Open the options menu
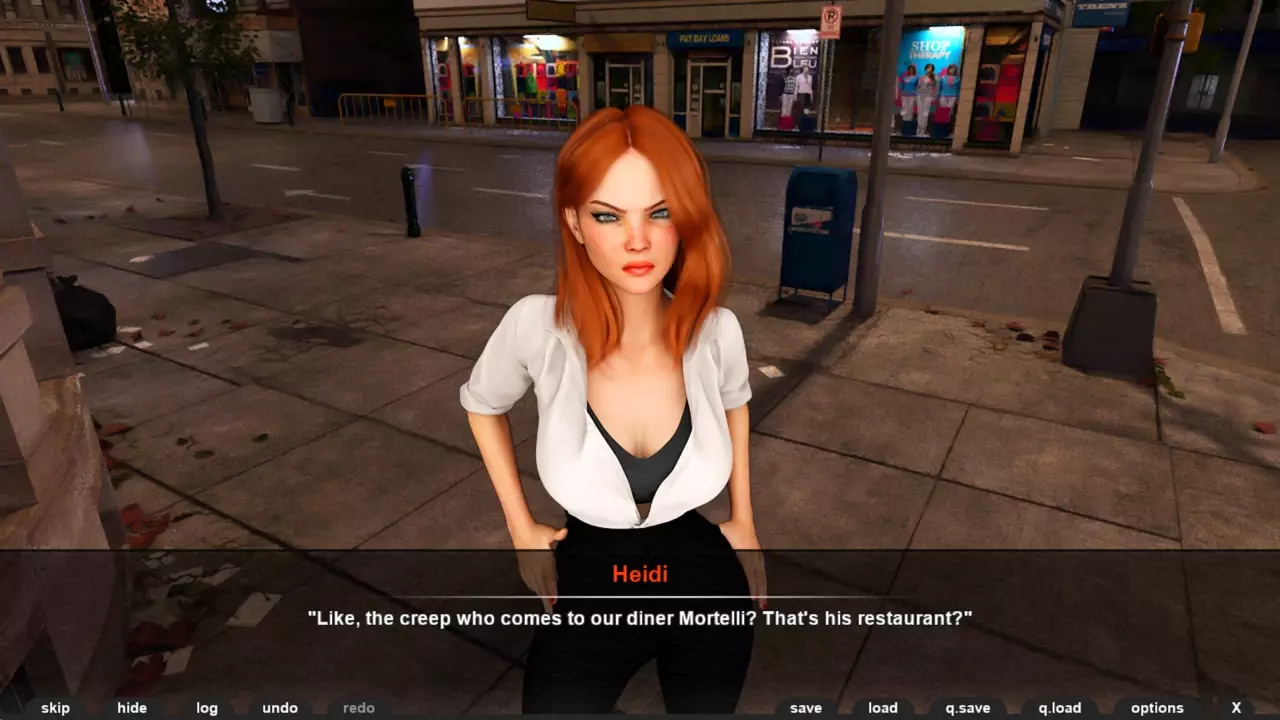The height and width of the screenshot is (720, 1280). tap(1157, 708)
